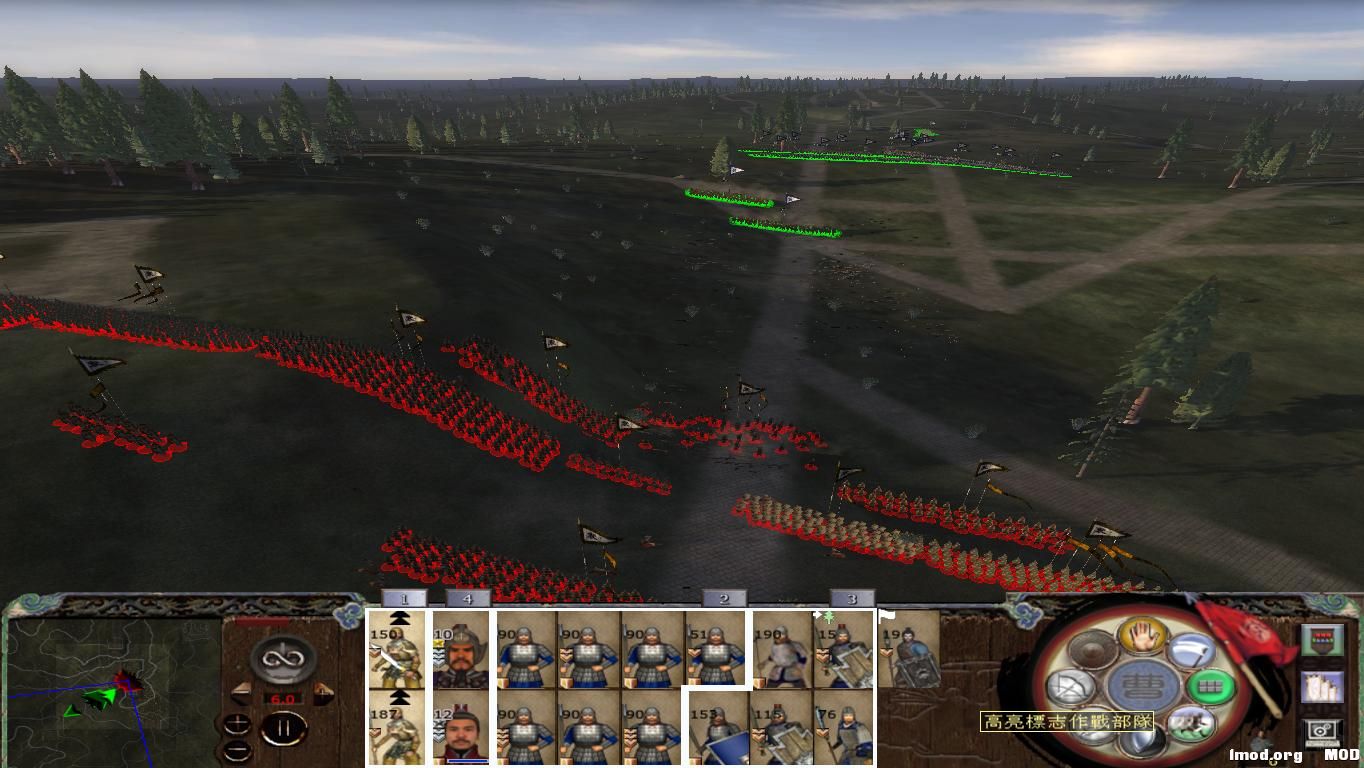Click the arrow to lower the 6.0 battle speed
This screenshot has height=768, width=1364.
[241, 694]
